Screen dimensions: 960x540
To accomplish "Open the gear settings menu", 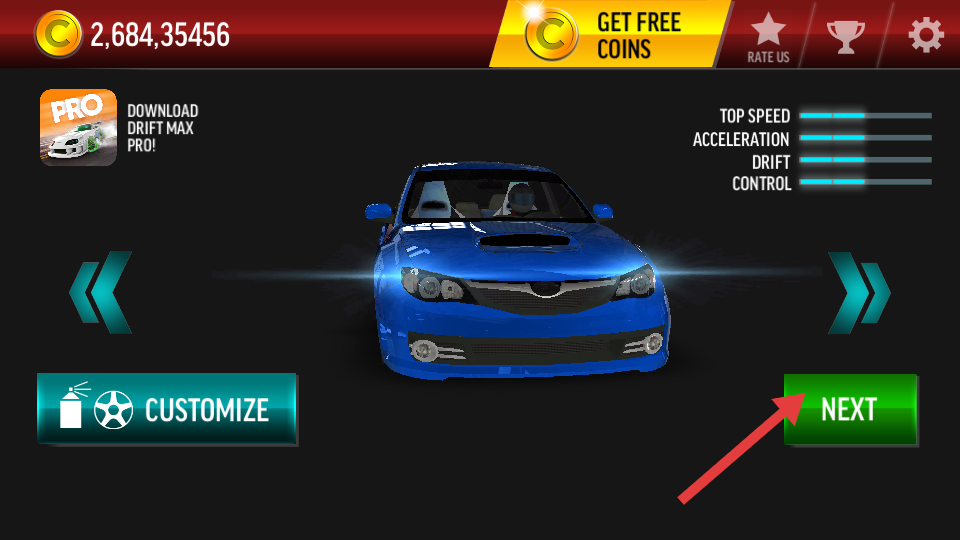I will [x=925, y=36].
